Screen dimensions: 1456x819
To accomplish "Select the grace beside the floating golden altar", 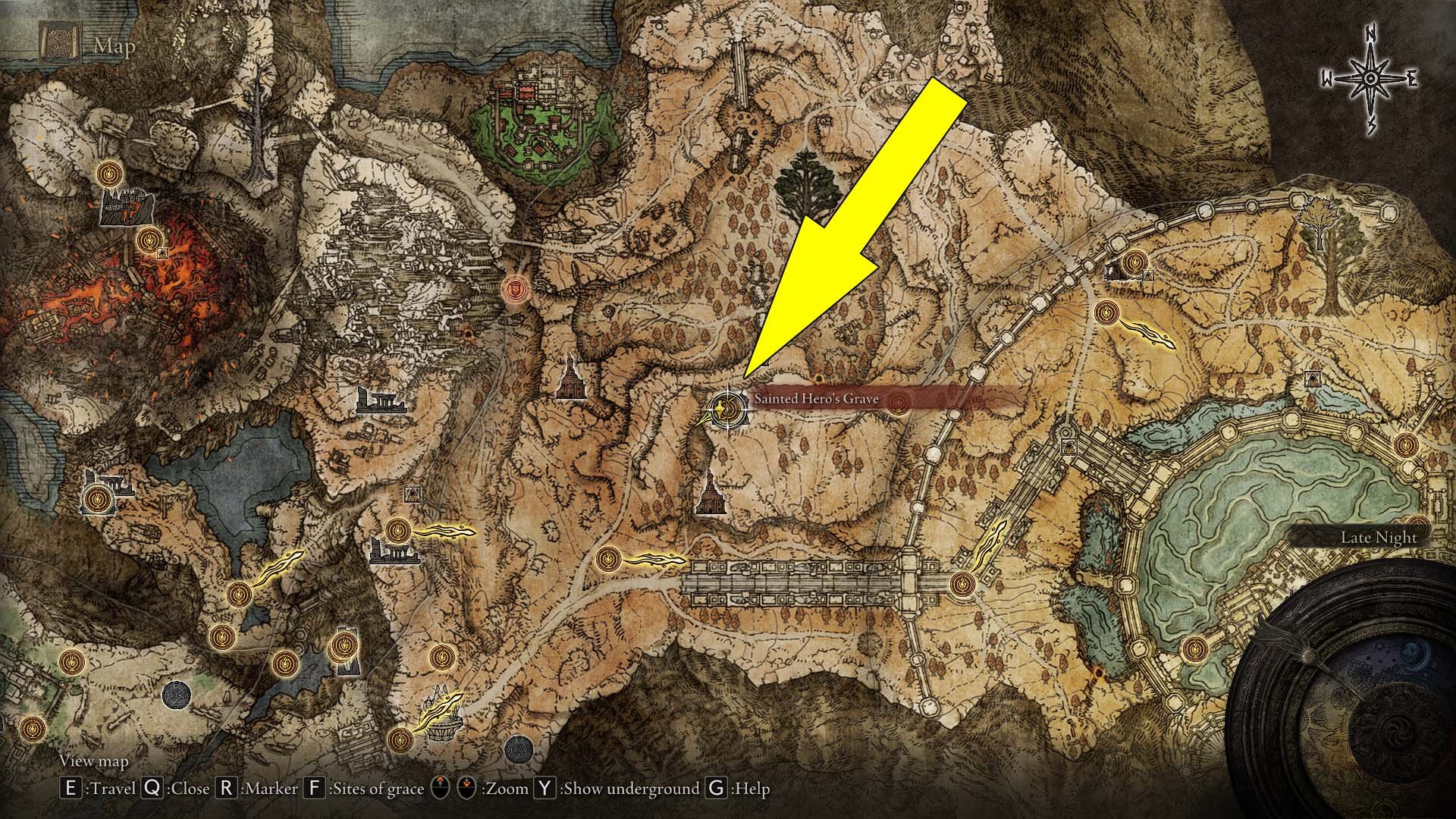I will click(401, 738).
